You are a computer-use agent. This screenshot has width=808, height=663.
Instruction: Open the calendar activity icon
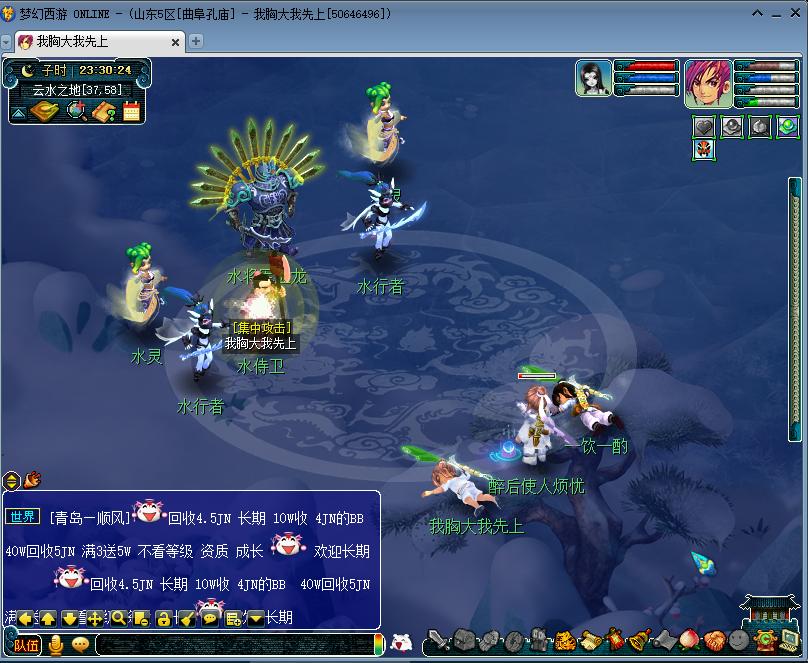(x=131, y=111)
